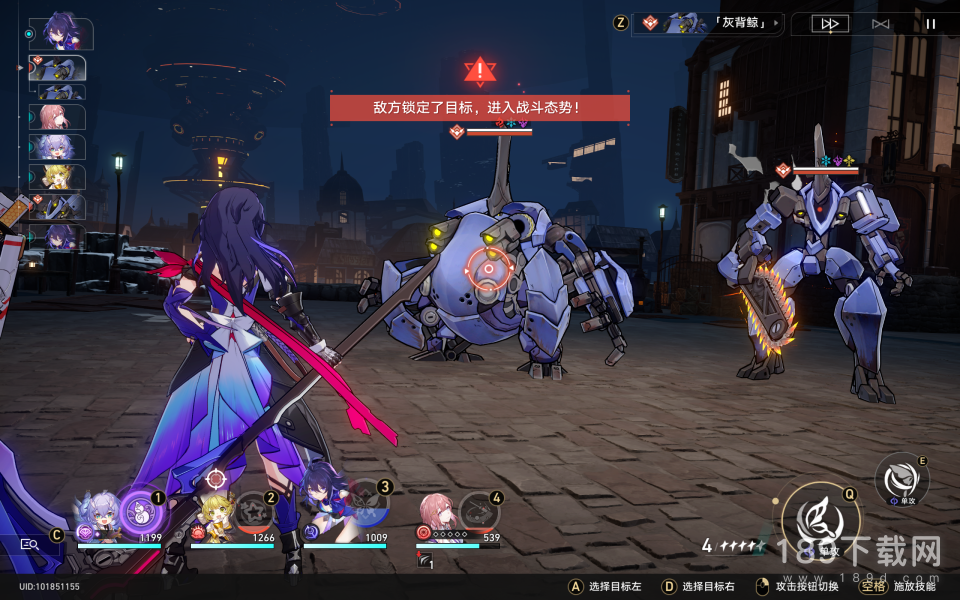Toggle the auto-battle button
The height and width of the screenshot is (600, 960).
tap(880, 24)
